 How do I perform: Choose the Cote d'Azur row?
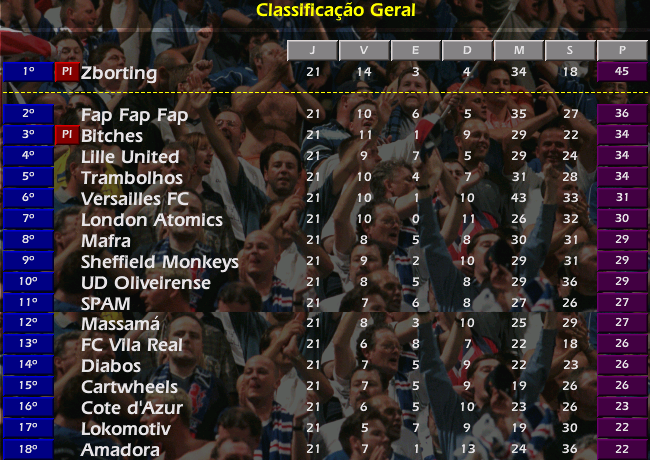click(129, 408)
